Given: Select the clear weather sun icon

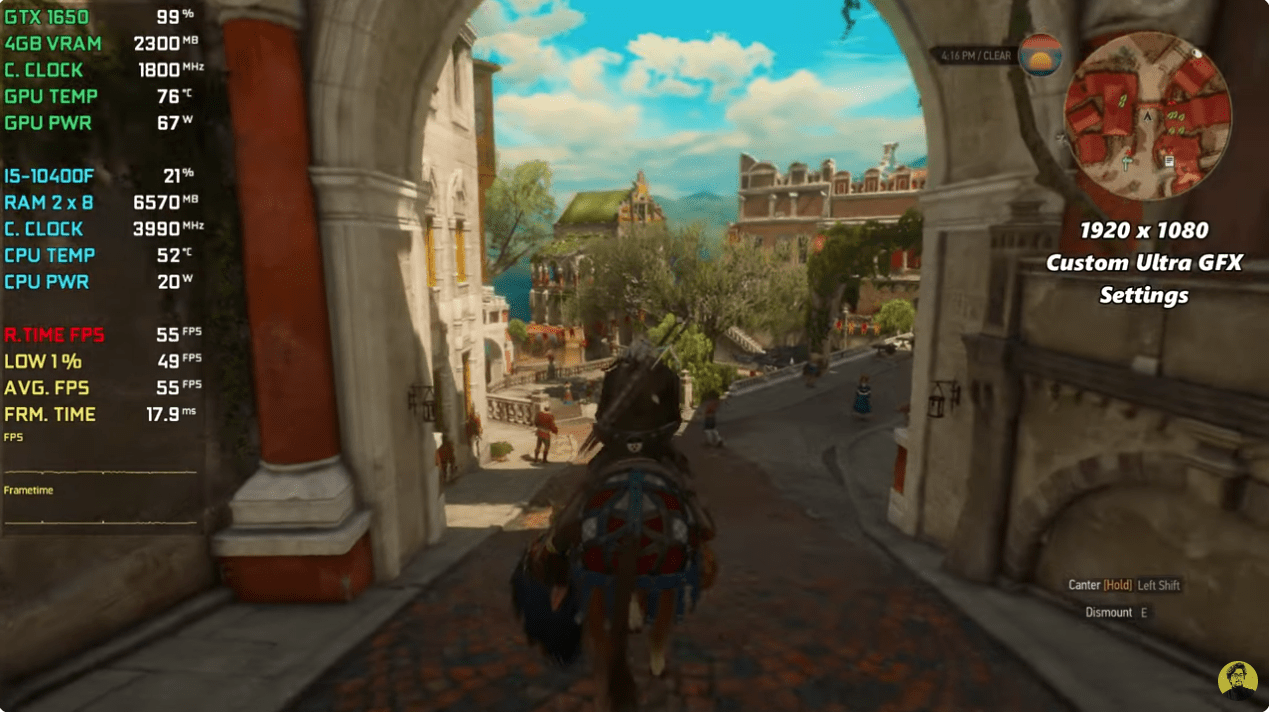Looking at the screenshot, I should (x=1040, y=56).
